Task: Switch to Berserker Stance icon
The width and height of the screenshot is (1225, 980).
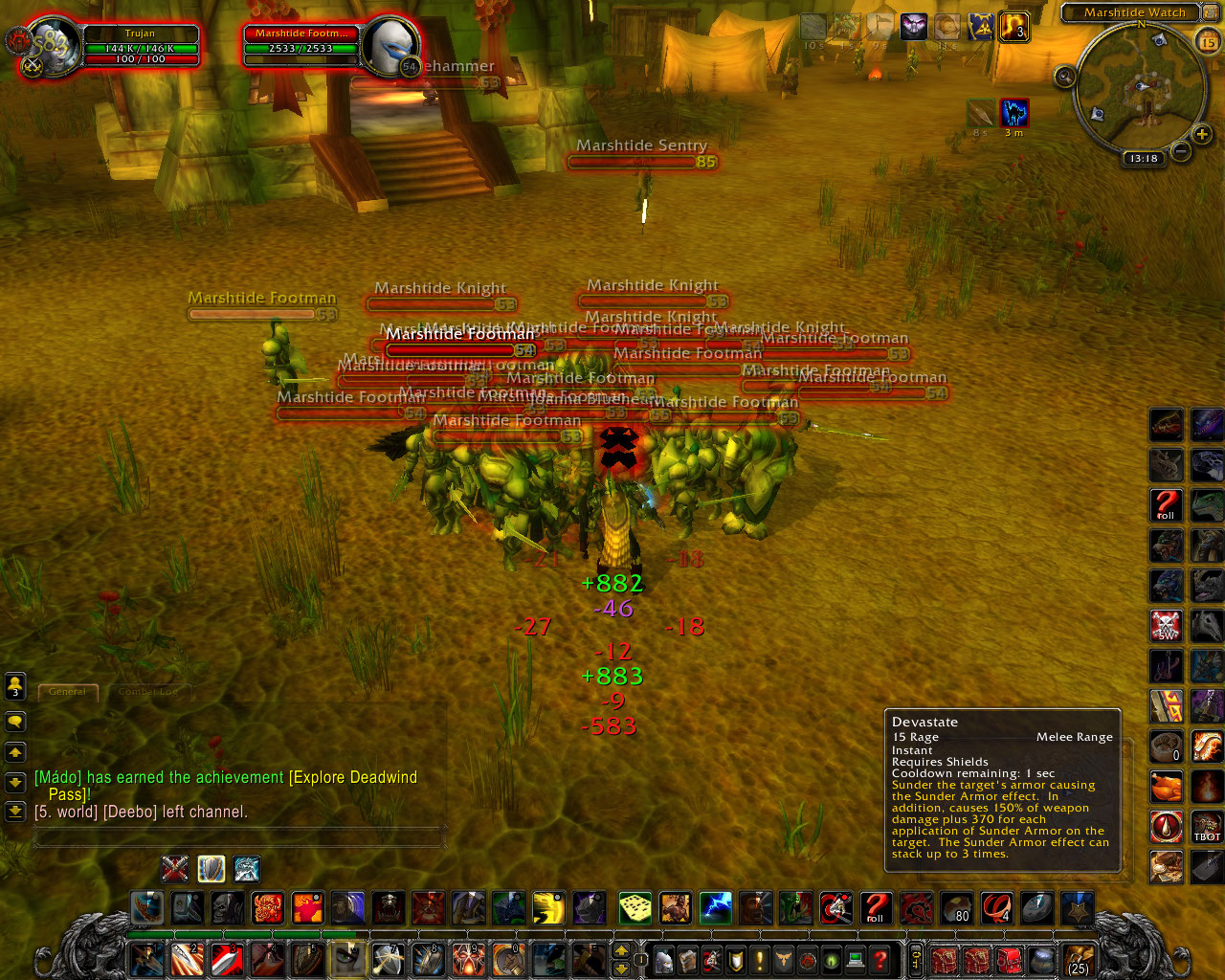Action: click(x=246, y=867)
